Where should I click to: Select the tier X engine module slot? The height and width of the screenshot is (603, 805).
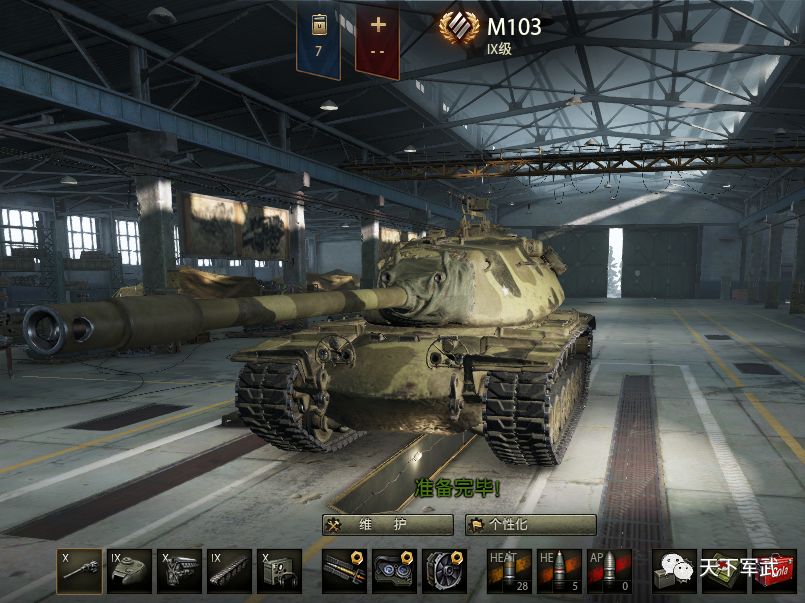[x=179, y=571]
